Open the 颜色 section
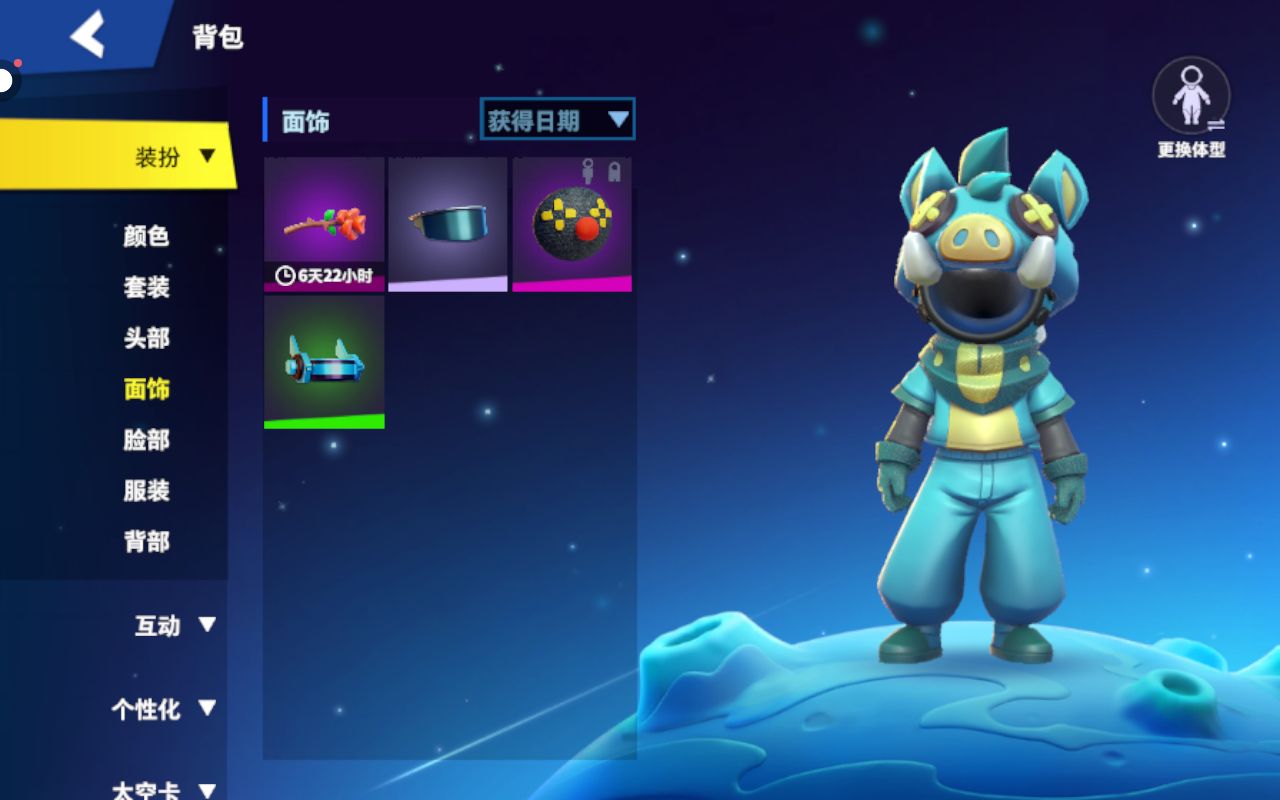This screenshot has width=1280, height=800. tap(146, 236)
